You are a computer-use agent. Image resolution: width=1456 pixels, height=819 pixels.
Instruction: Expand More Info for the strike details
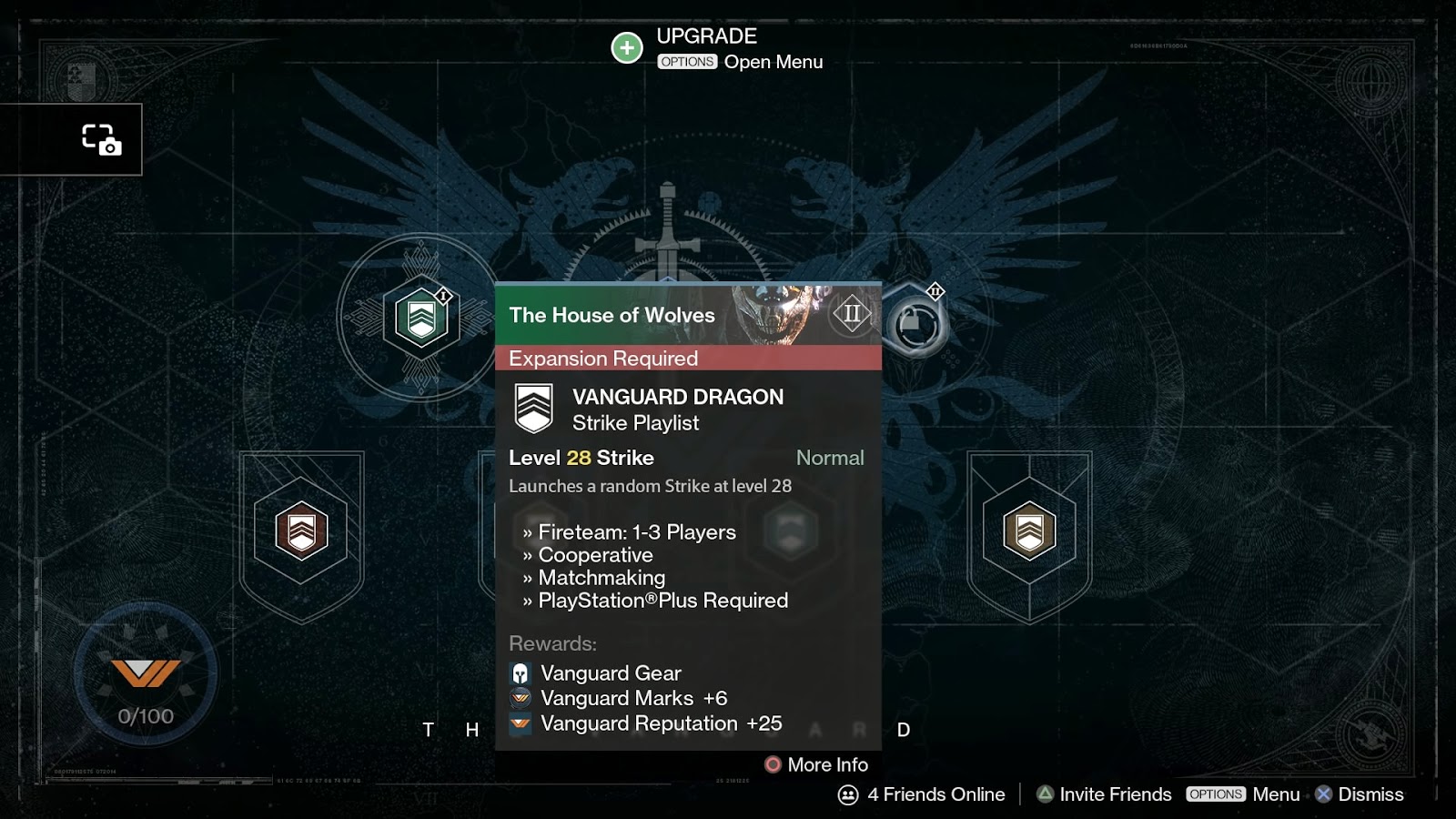click(826, 764)
